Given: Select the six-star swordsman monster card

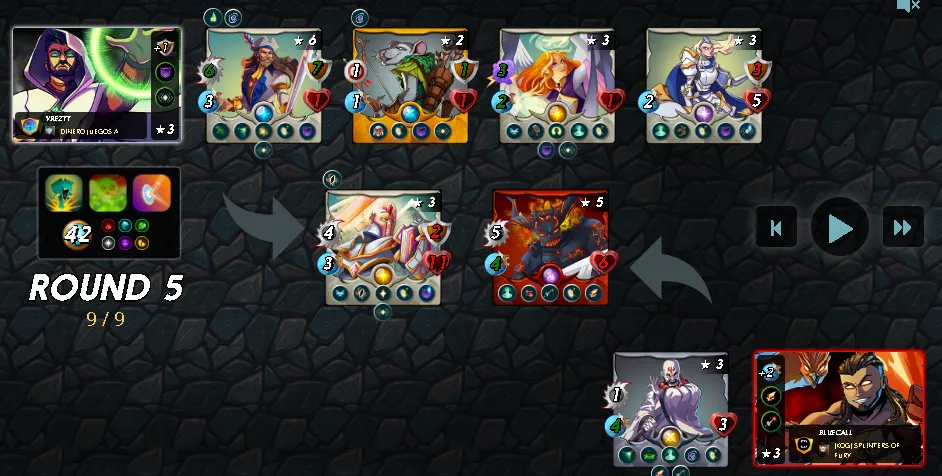Looking at the screenshot, I should (x=264, y=86).
